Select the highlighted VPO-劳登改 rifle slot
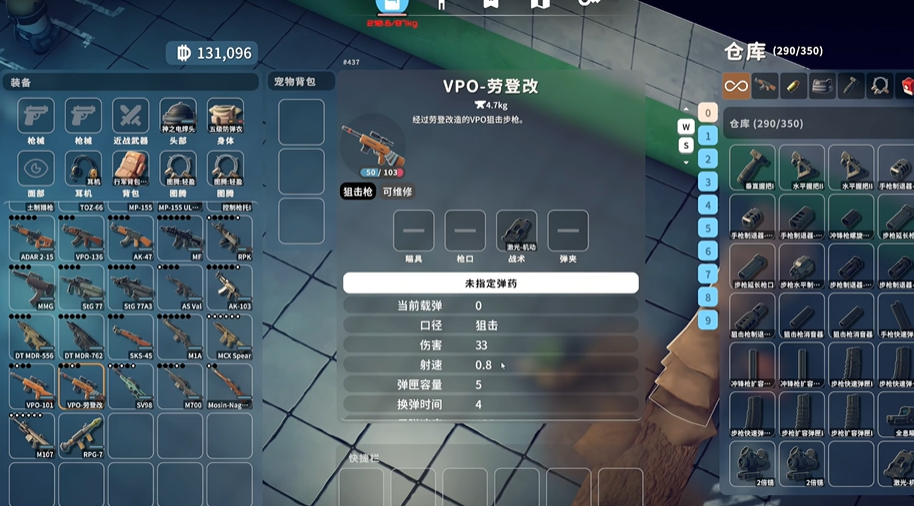Viewport: 914px width, 506px height. click(x=81, y=385)
